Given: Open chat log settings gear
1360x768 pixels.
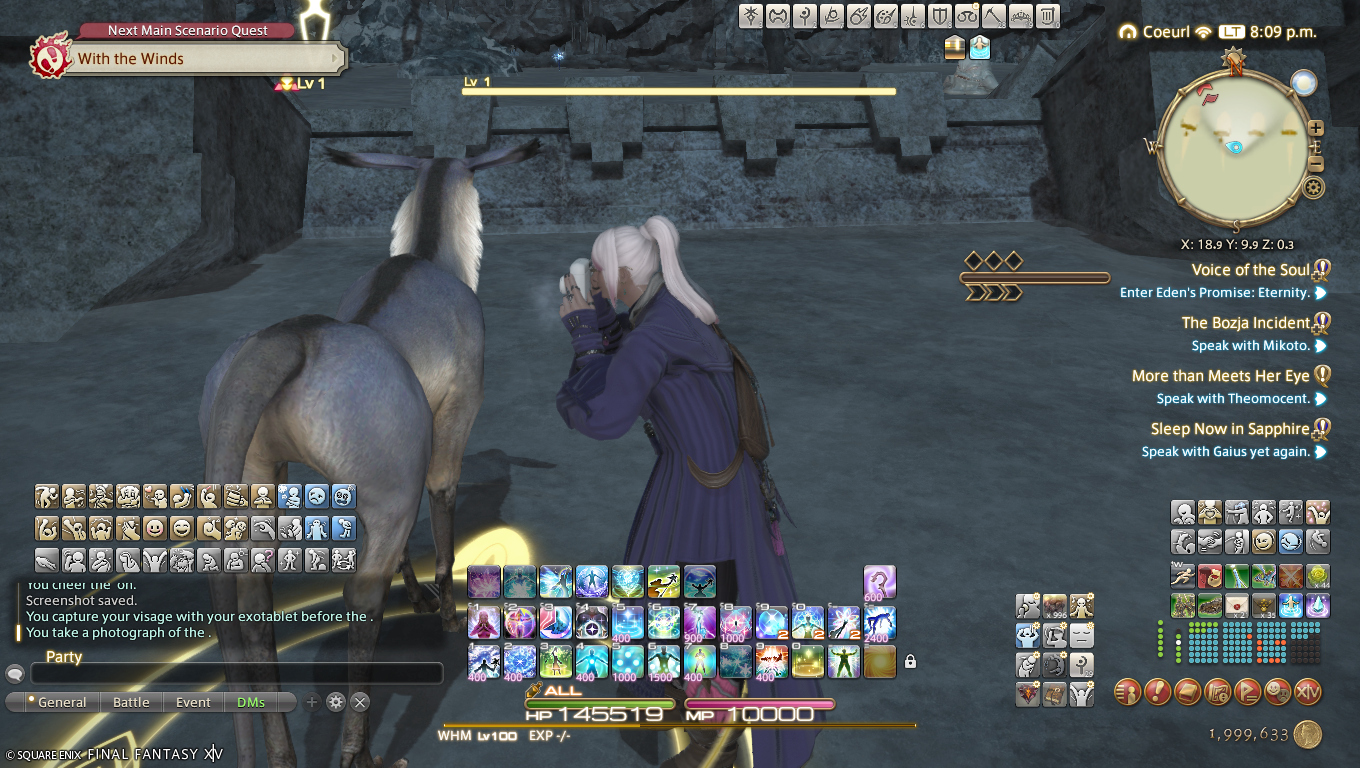Looking at the screenshot, I should point(336,702).
